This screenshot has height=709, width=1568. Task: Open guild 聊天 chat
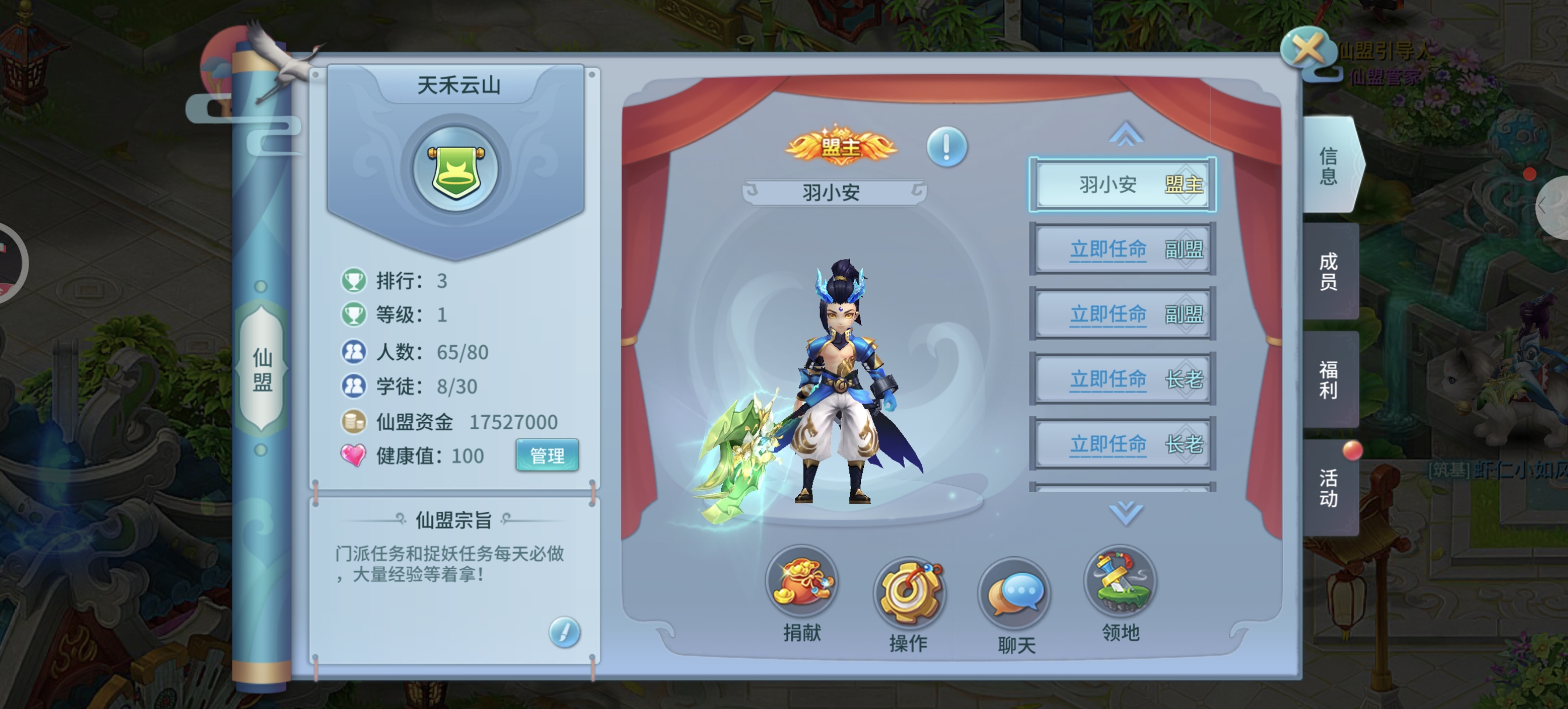1016,595
